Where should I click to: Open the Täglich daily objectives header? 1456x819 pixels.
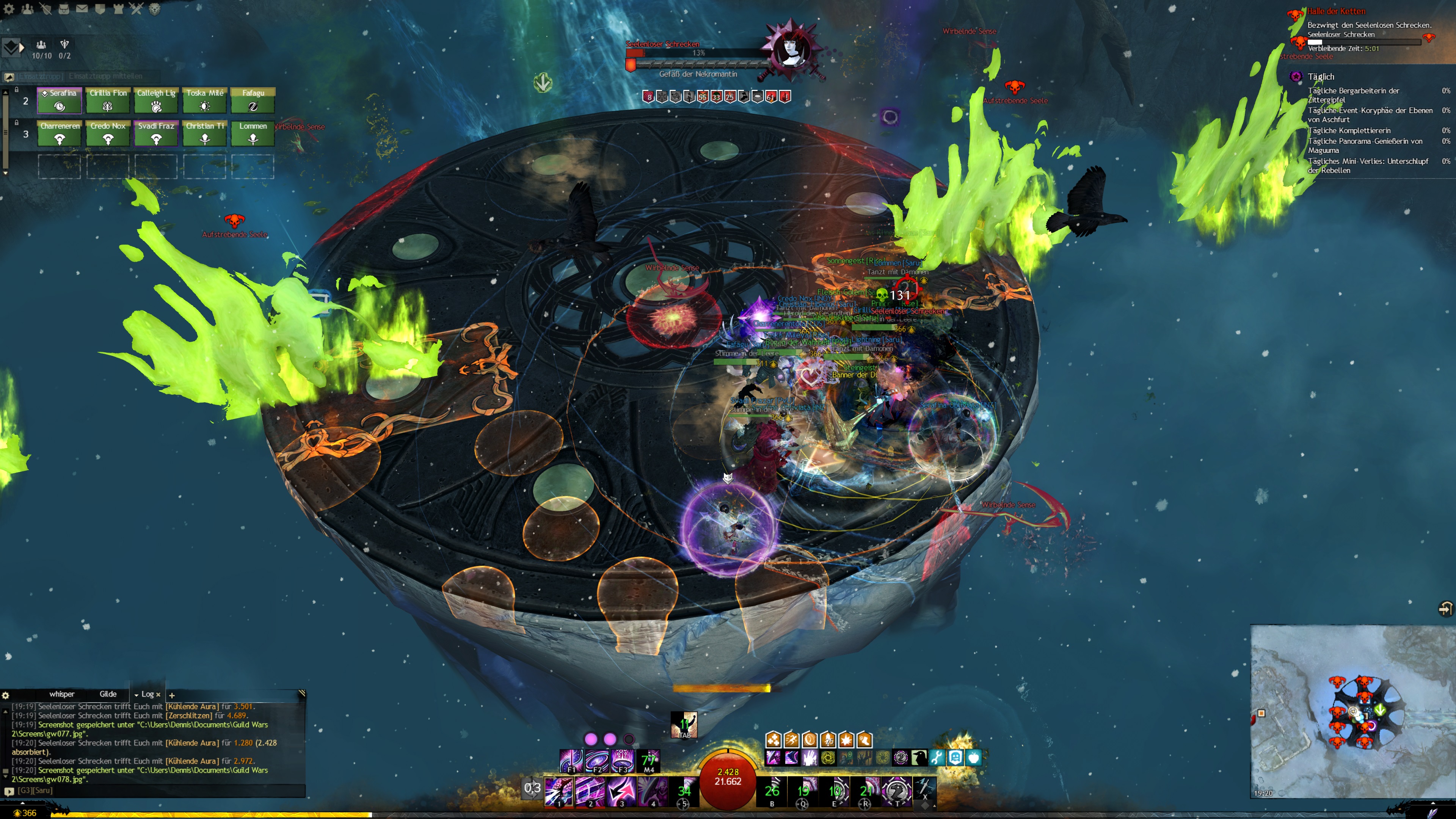tap(1320, 76)
